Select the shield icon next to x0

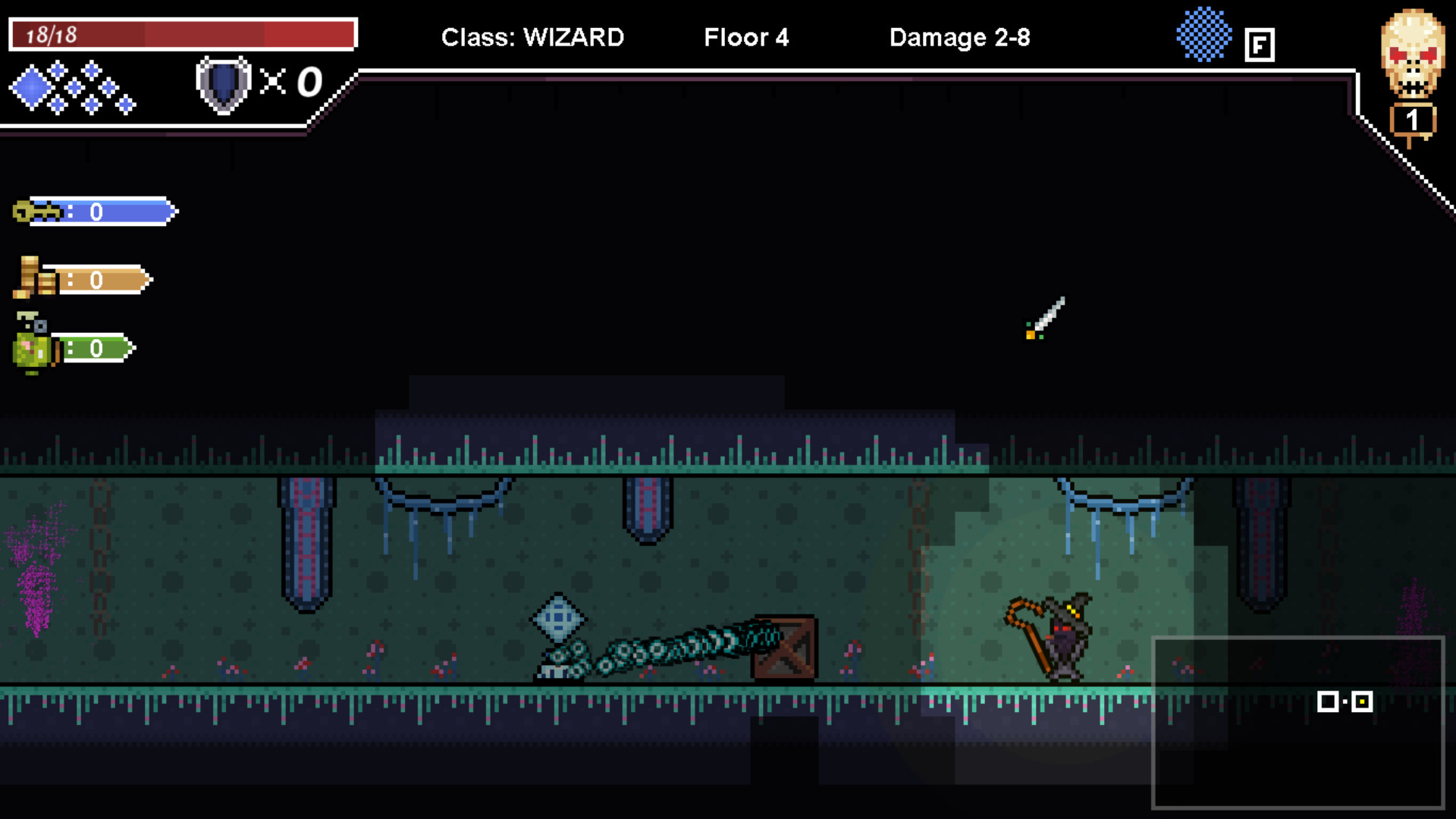[x=223, y=83]
